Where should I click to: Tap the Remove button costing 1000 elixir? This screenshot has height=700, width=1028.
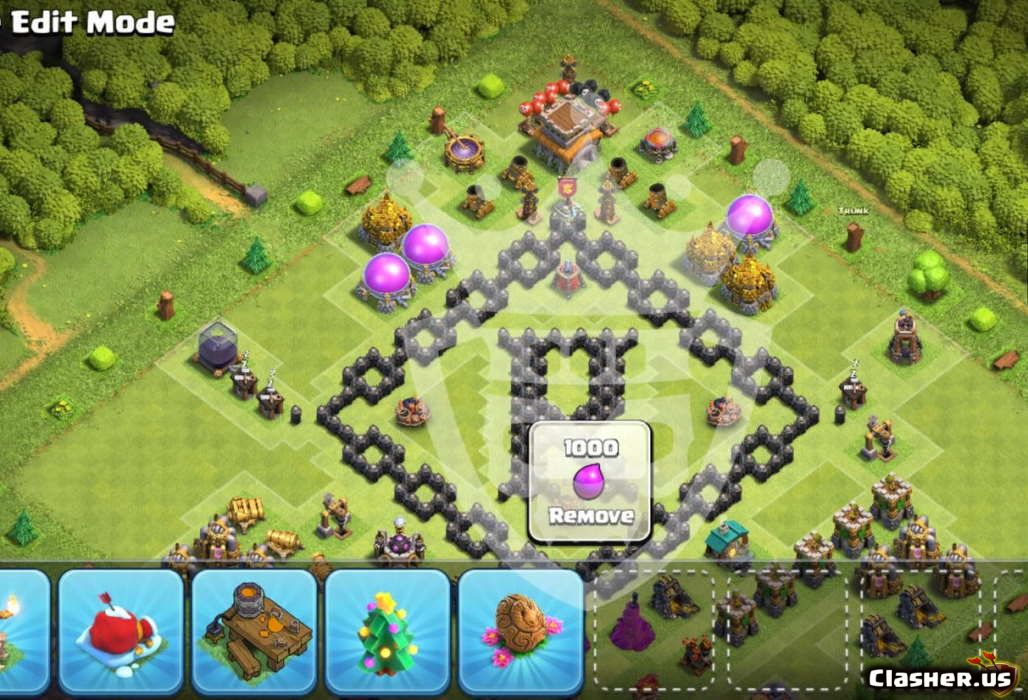point(590,483)
